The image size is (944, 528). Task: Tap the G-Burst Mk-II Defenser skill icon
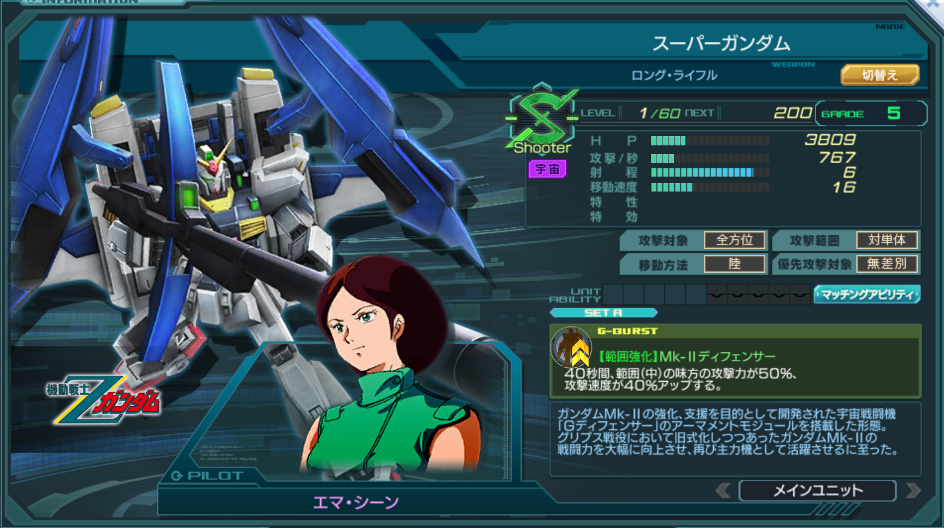coord(572,348)
